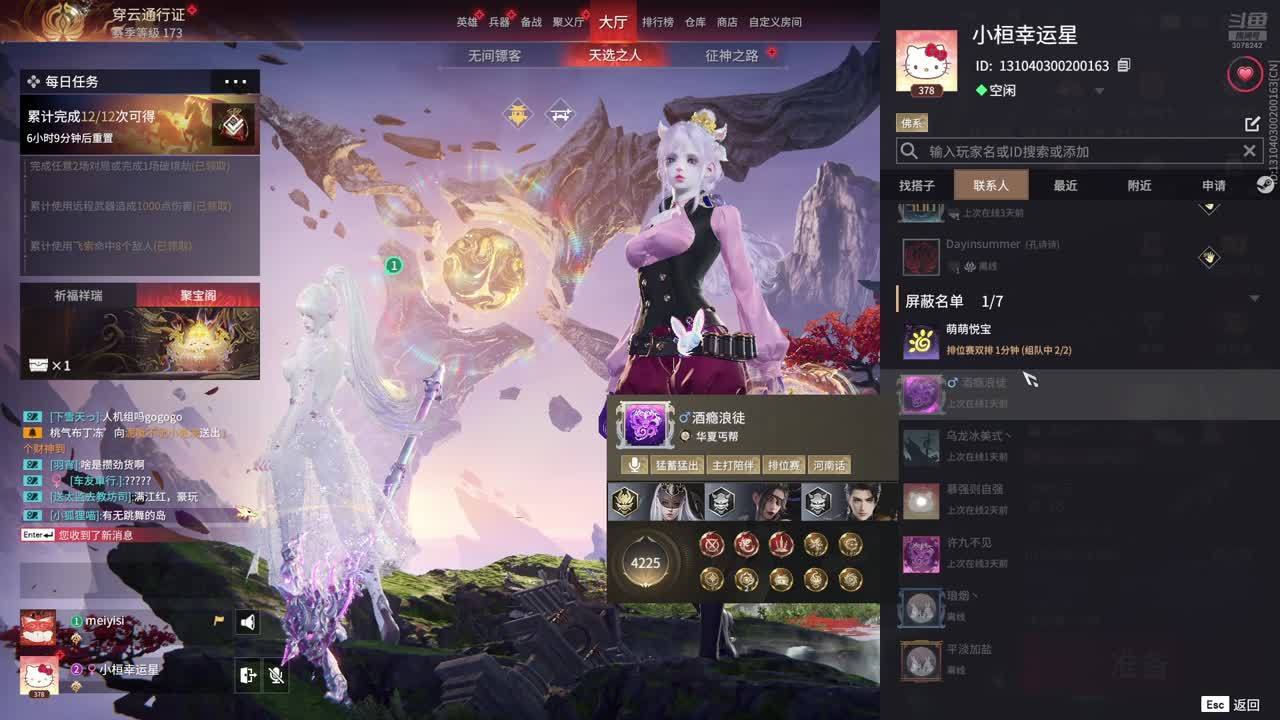1280x720 pixels.
Task: Open the 附近 nearby players tab
Action: coord(1139,186)
